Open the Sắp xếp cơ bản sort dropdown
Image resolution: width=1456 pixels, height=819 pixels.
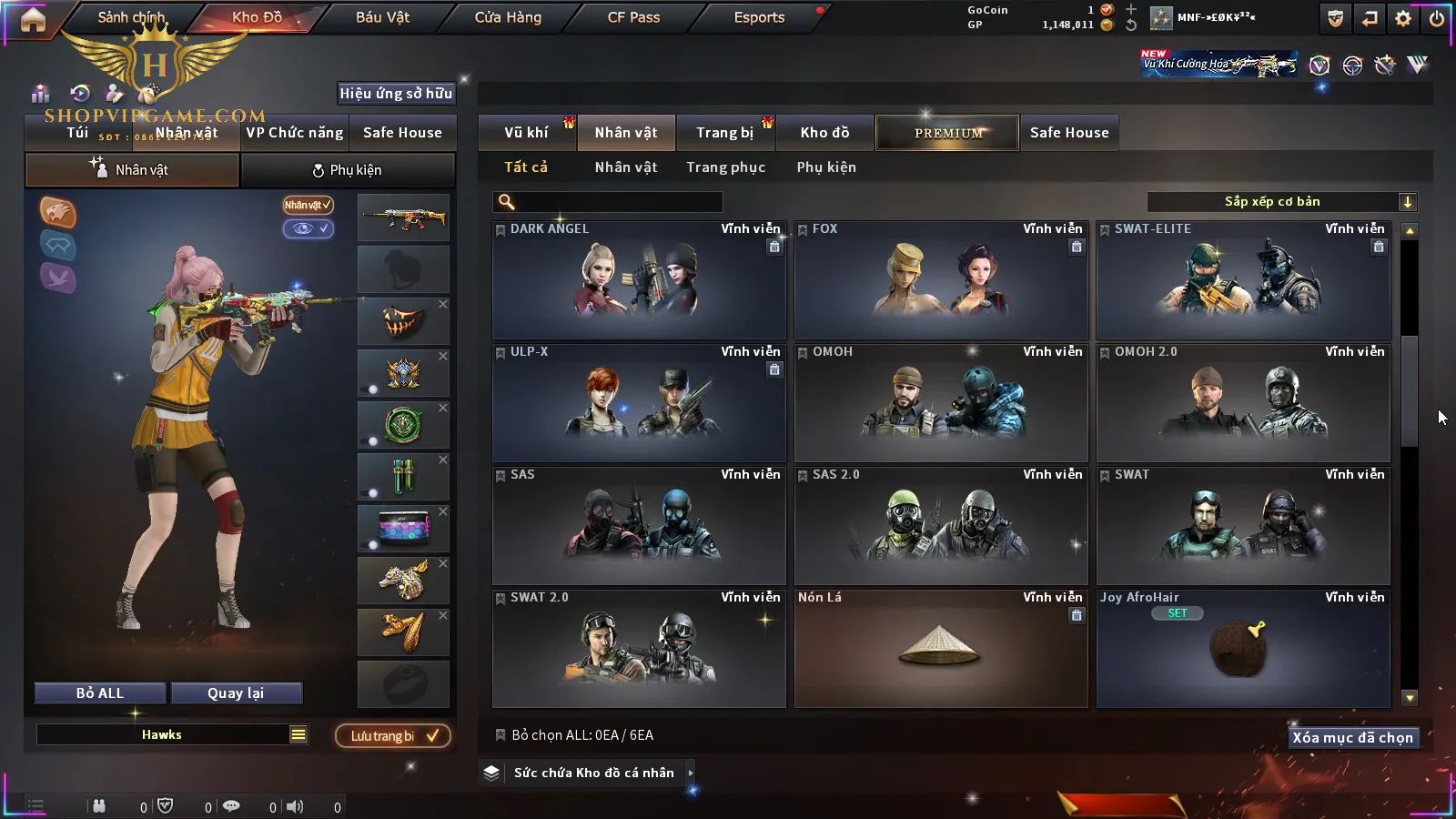(x=1281, y=202)
